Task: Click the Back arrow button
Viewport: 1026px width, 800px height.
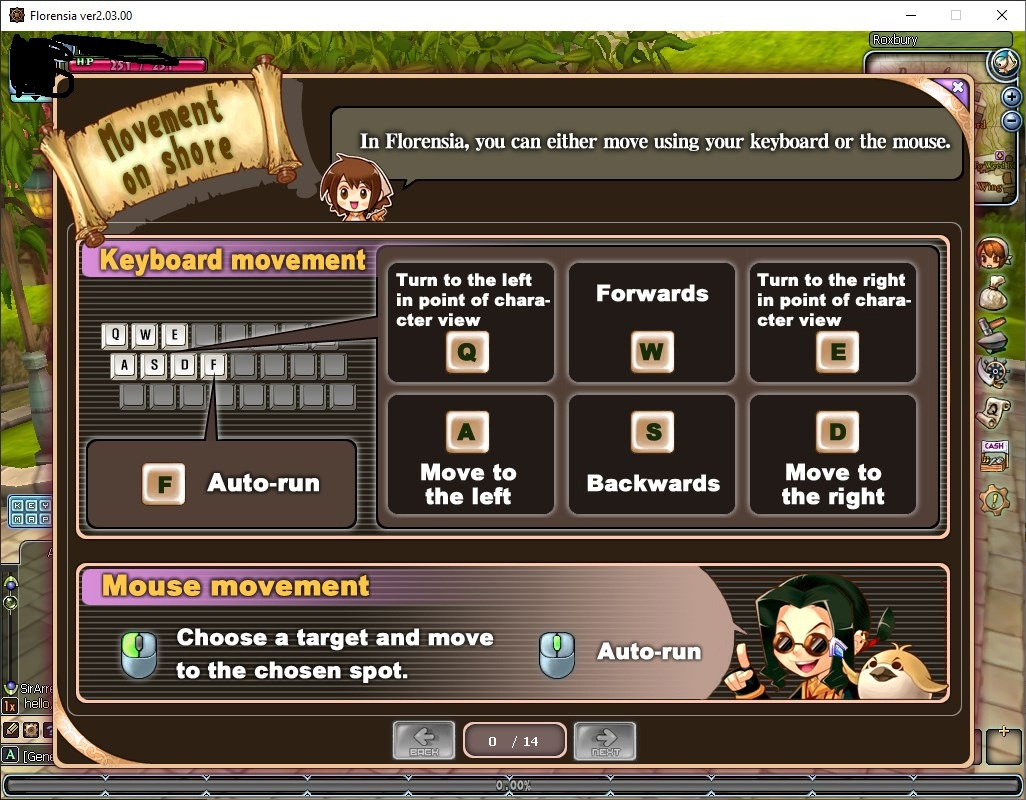Action: [424, 740]
